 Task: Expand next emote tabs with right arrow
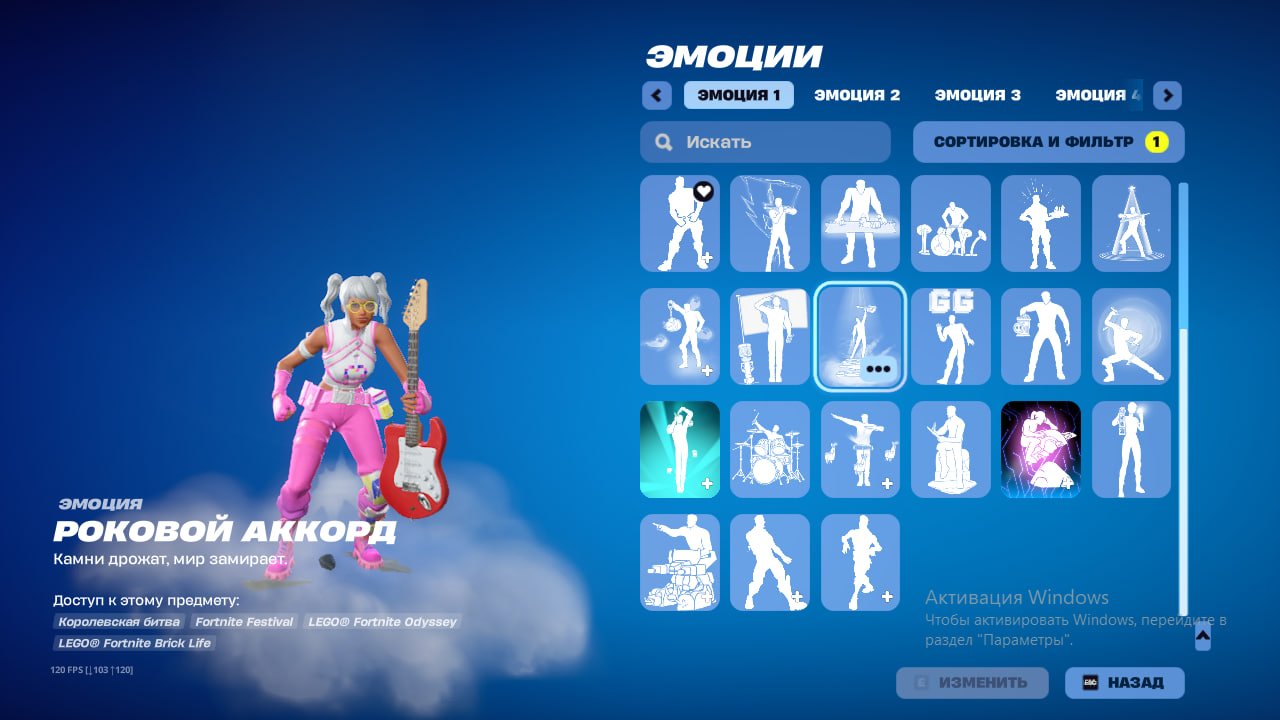(1166, 95)
